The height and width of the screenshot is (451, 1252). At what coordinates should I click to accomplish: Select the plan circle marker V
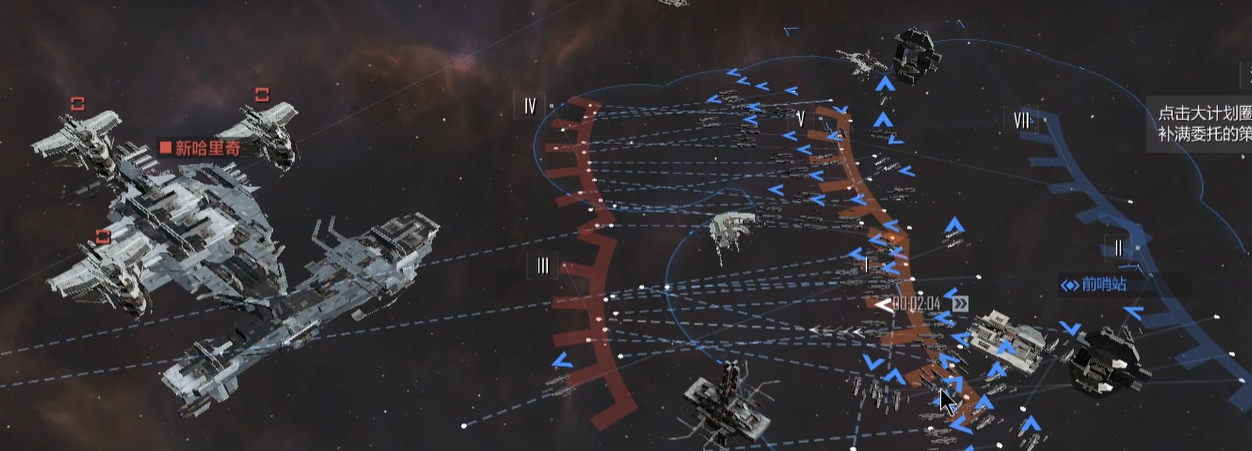pos(801,119)
